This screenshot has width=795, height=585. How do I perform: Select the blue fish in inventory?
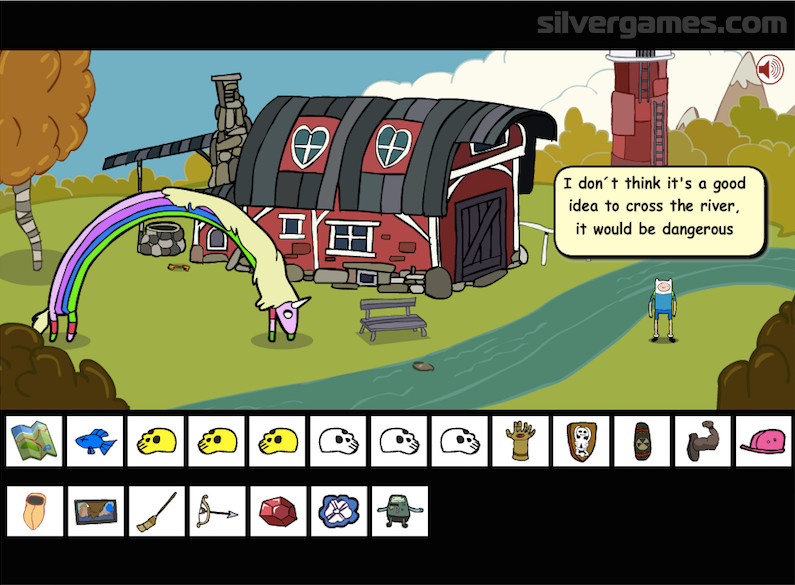(98, 441)
